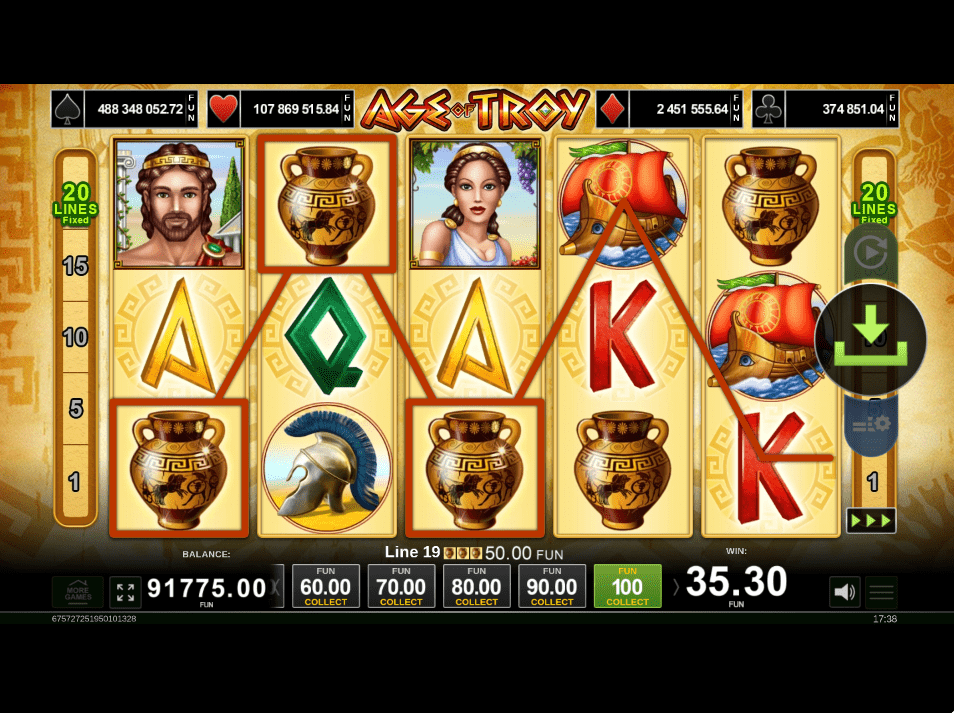Image resolution: width=954 pixels, height=713 pixels.
Task: Open the bet settings gear button
Action: pos(870,424)
